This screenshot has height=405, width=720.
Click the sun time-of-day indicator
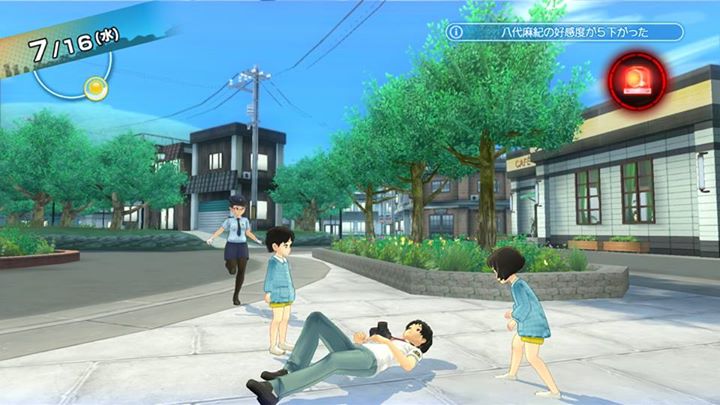click(95, 88)
